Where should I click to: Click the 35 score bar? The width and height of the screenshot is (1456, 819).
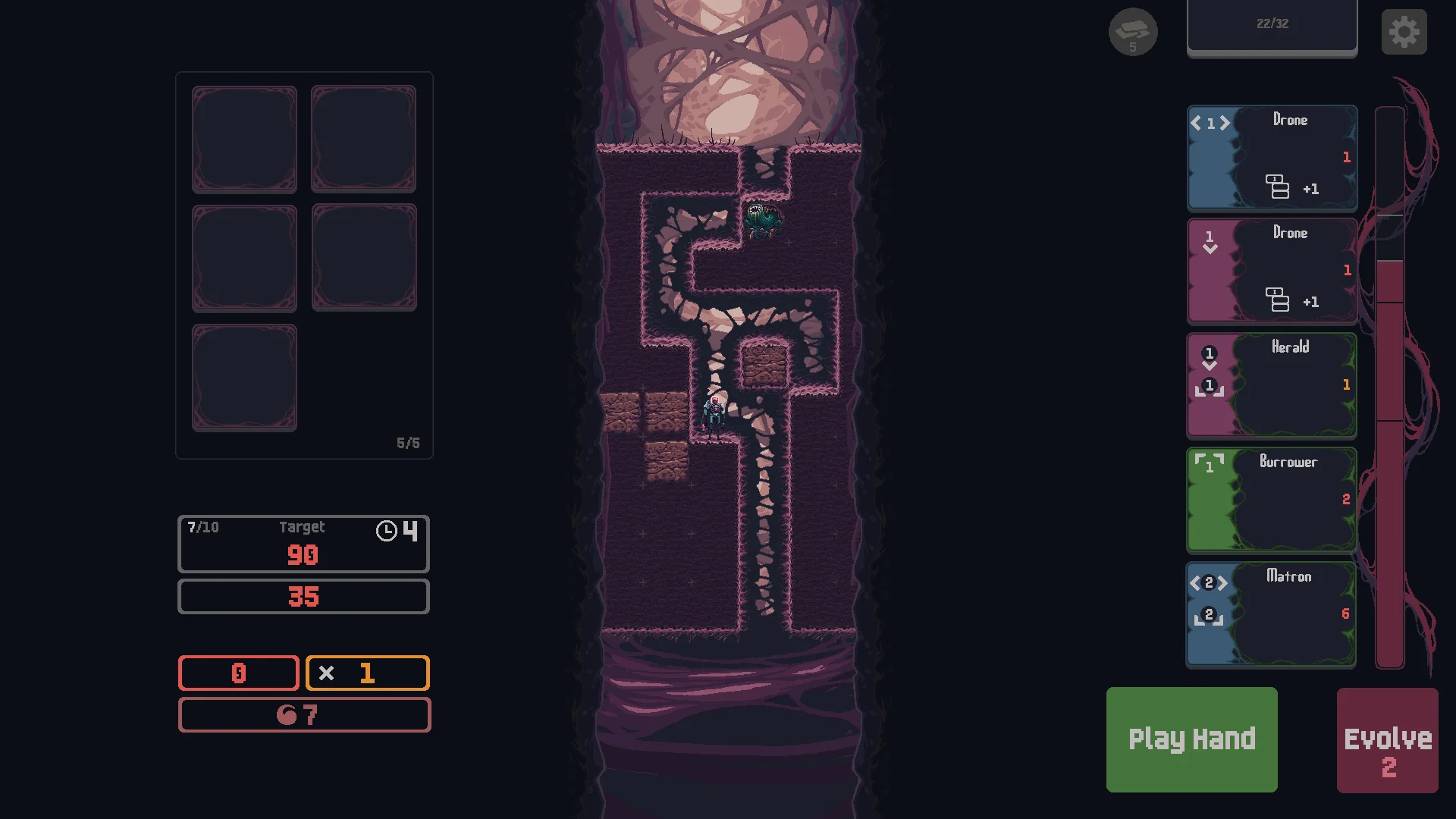click(303, 597)
